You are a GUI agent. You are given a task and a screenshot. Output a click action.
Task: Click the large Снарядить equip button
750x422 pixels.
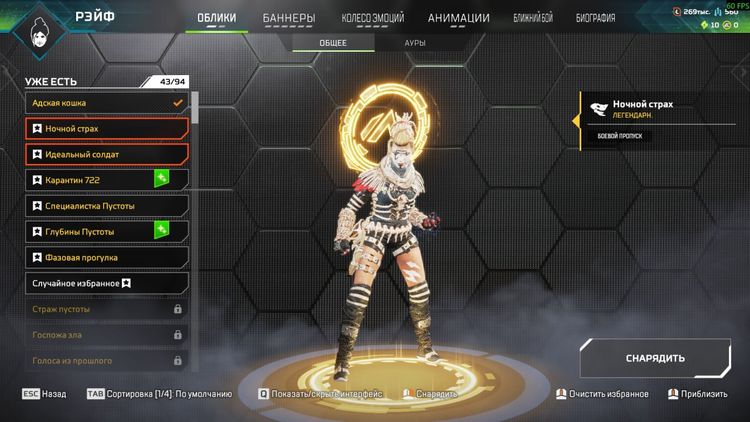[x=655, y=358]
